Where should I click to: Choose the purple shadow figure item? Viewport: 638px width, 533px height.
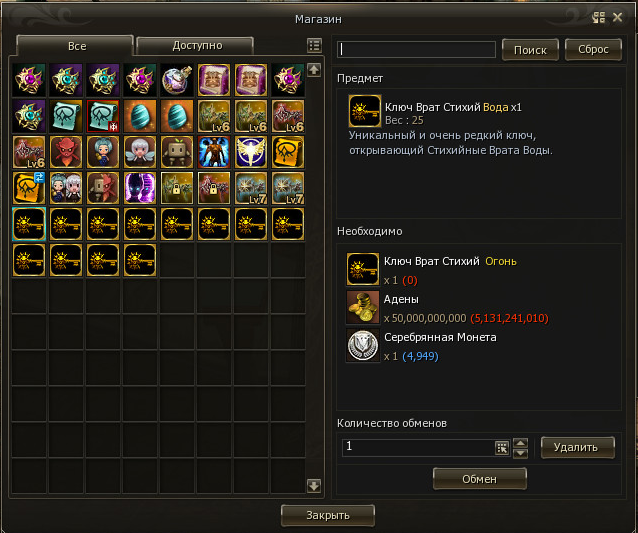(140, 188)
